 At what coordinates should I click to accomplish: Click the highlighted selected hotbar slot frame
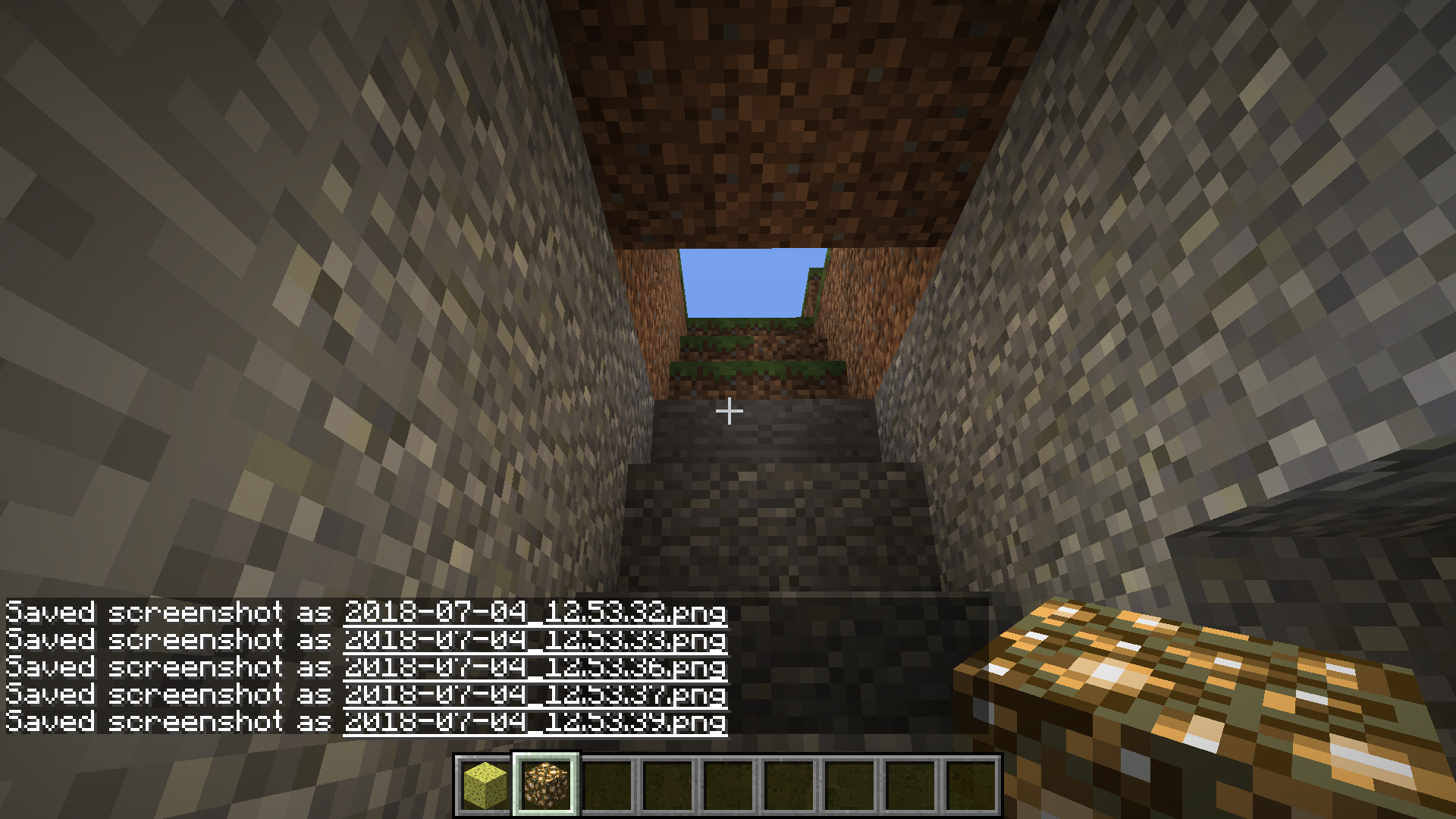click(546, 781)
